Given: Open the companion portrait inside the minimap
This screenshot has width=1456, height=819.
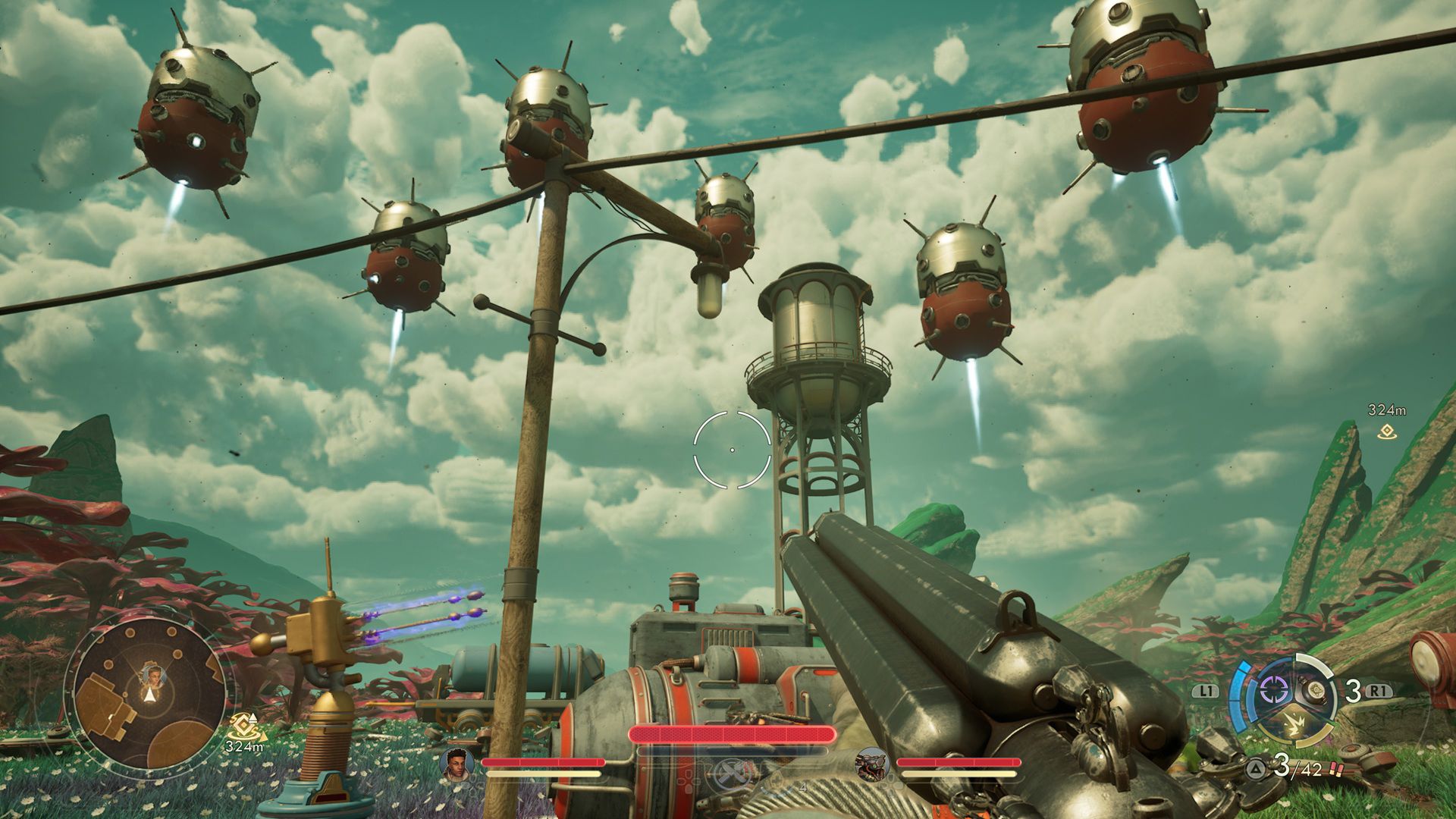Looking at the screenshot, I should (x=154, y=676).
